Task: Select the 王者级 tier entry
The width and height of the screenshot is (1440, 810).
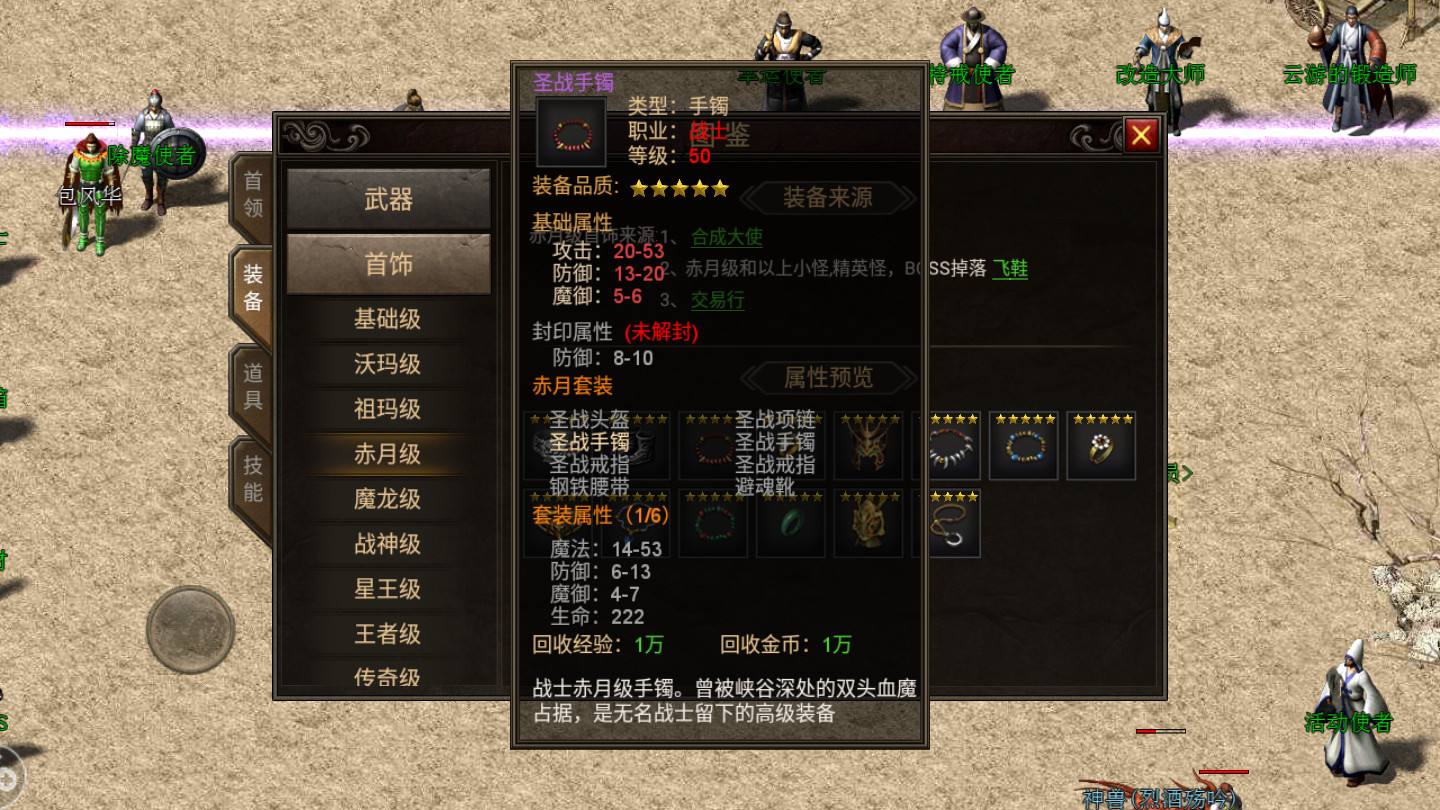Action: [x=389, y=634]
